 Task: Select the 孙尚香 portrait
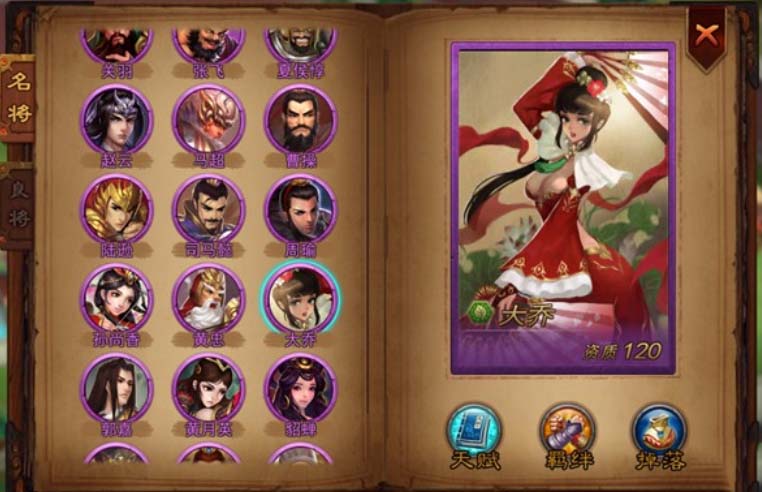coord(117,299)
